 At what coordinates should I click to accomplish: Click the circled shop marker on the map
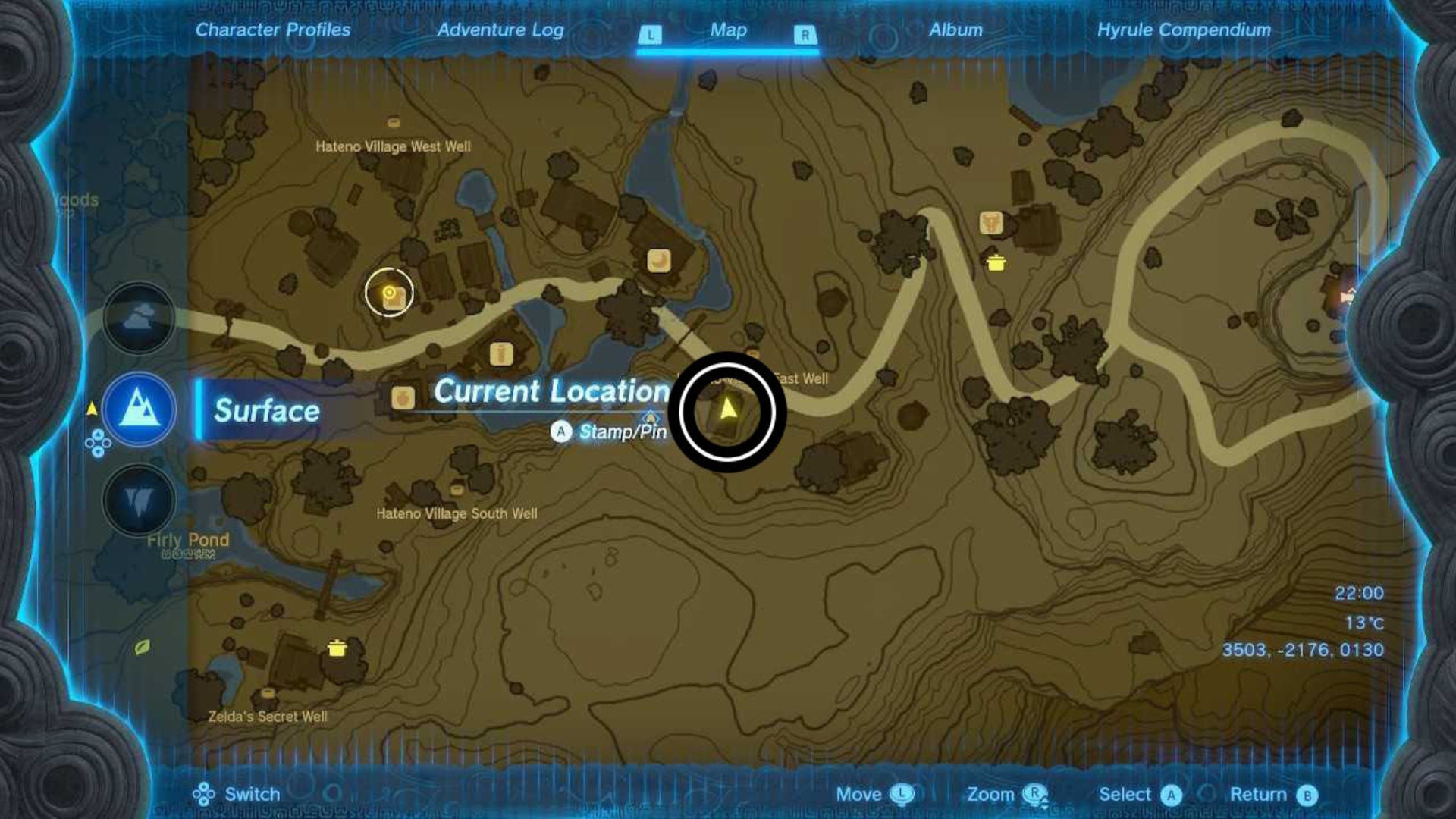click(389, 293)
